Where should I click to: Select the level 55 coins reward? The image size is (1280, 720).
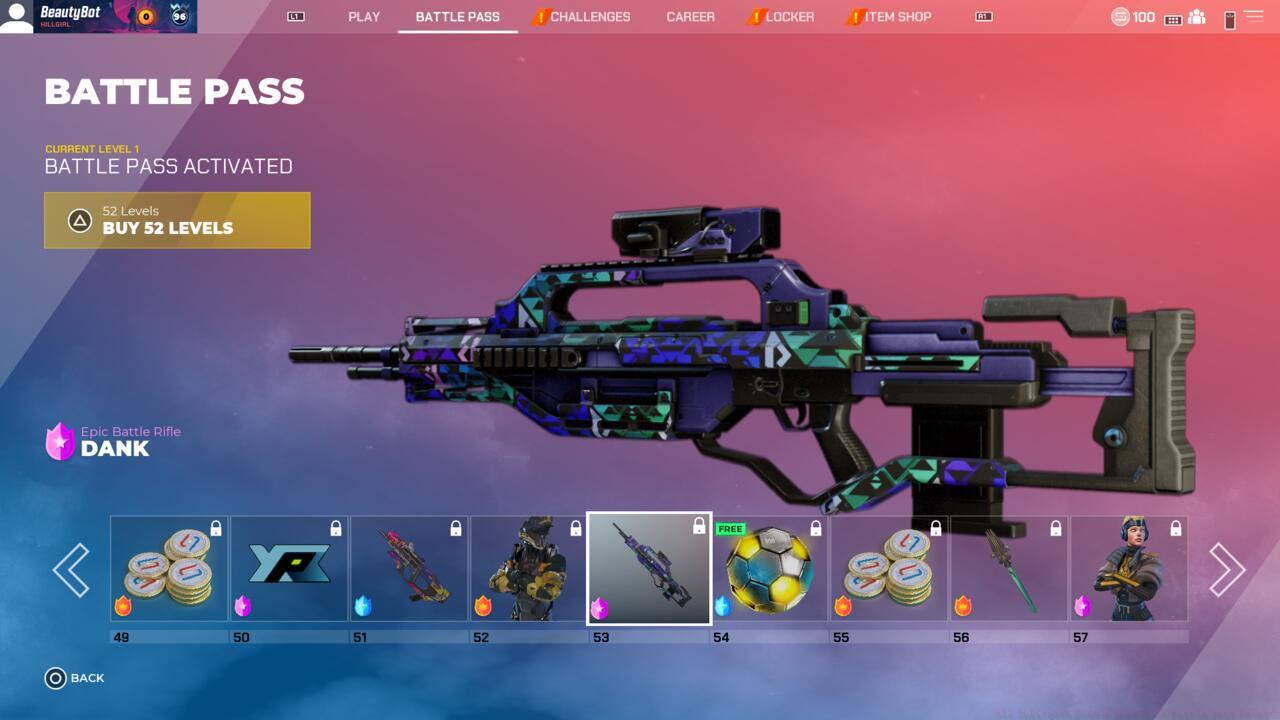[889, 569]
